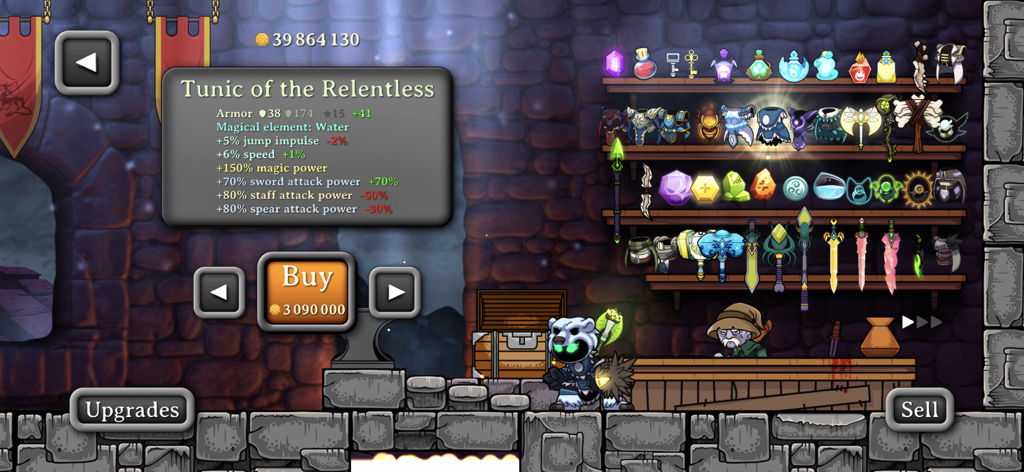Pick the golden key on the shelf

tap(692, 64)
